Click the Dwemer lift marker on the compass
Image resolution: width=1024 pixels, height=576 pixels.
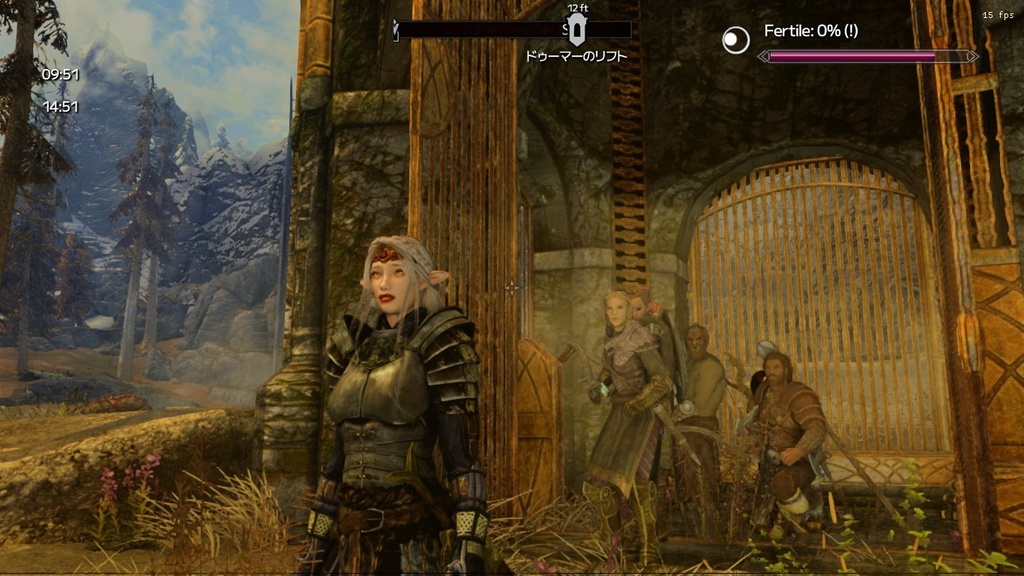tap(576, 28)
